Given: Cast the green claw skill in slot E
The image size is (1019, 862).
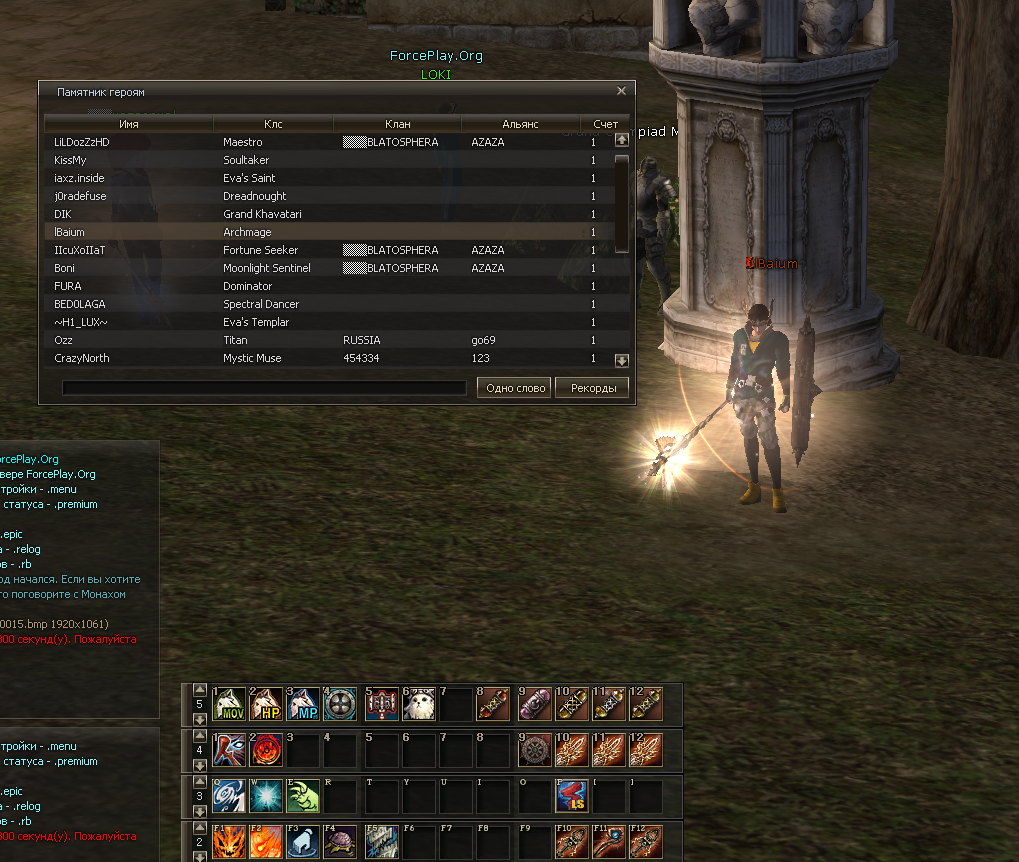Looking at the screenshot, I should [304, 797].
